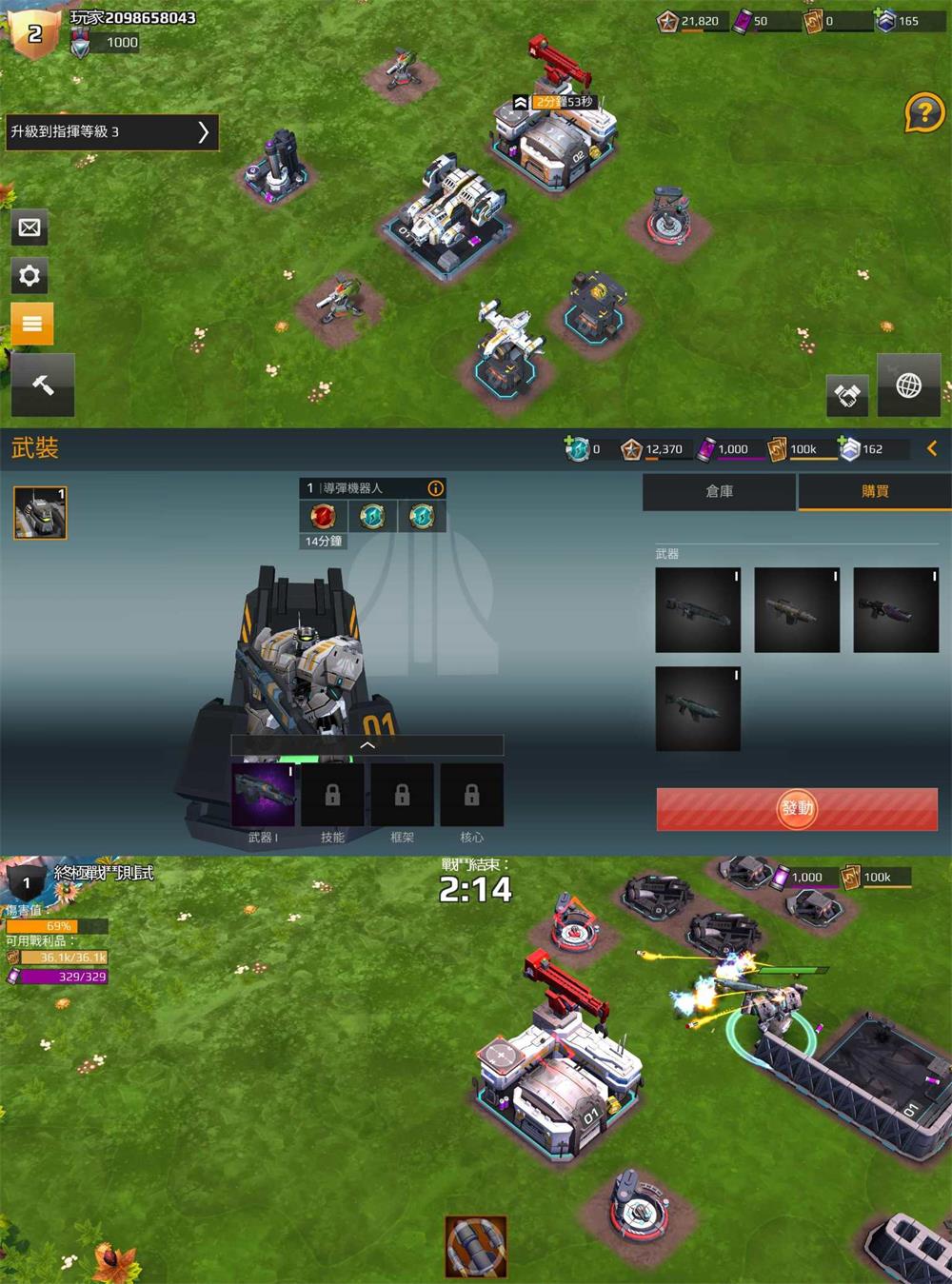Select the equipped 武器 I slot
Viewport: 952px width, 1284px height.
(x=263, y=795)
